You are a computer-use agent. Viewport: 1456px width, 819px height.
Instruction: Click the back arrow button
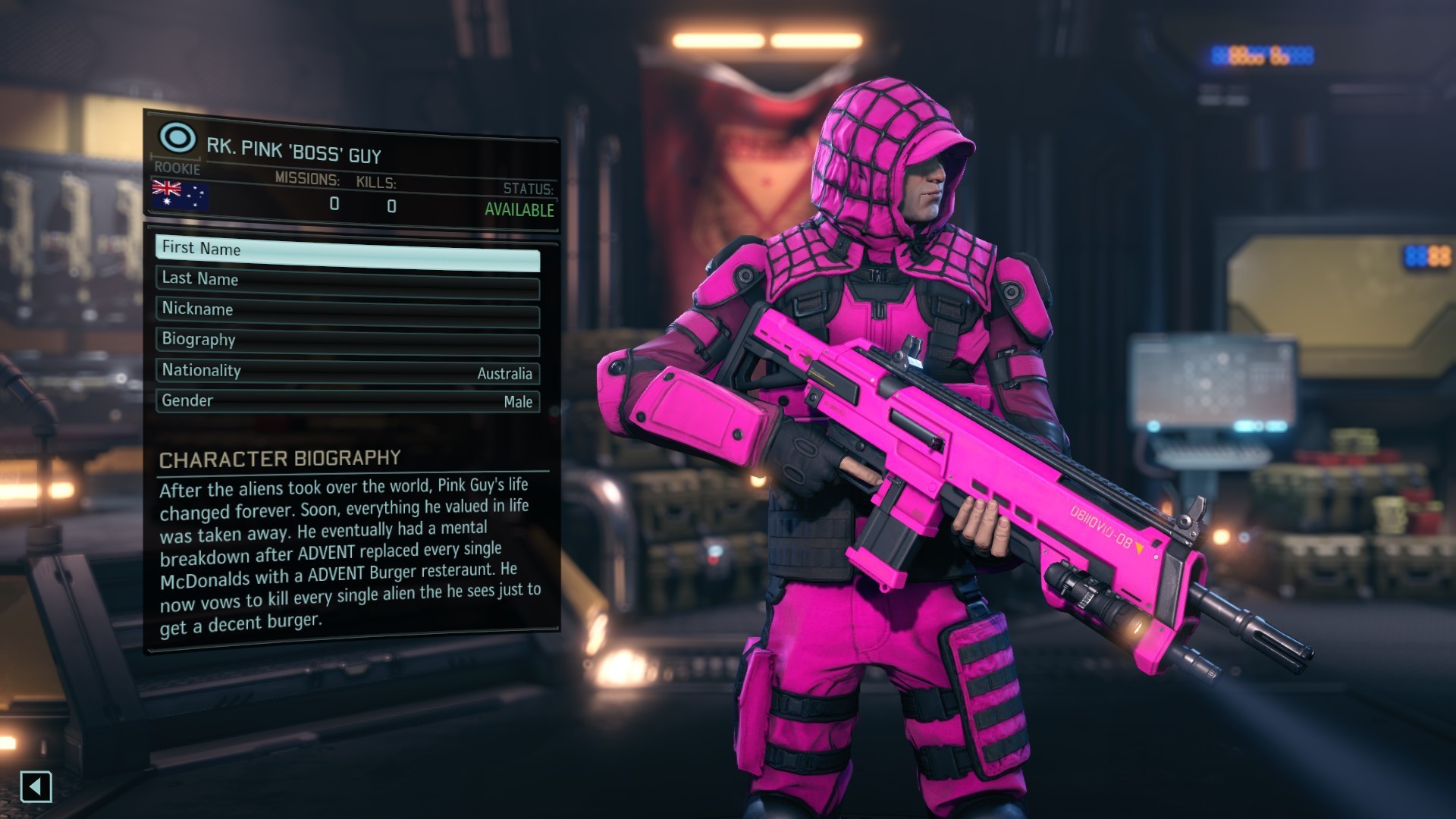tap(36, 786)
